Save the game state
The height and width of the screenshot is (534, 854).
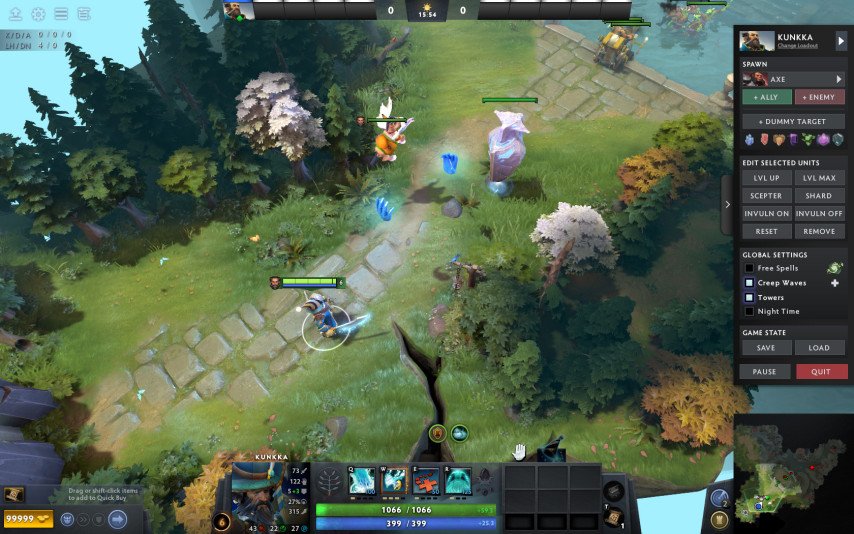pyautogui.click(x=766, y=348)
